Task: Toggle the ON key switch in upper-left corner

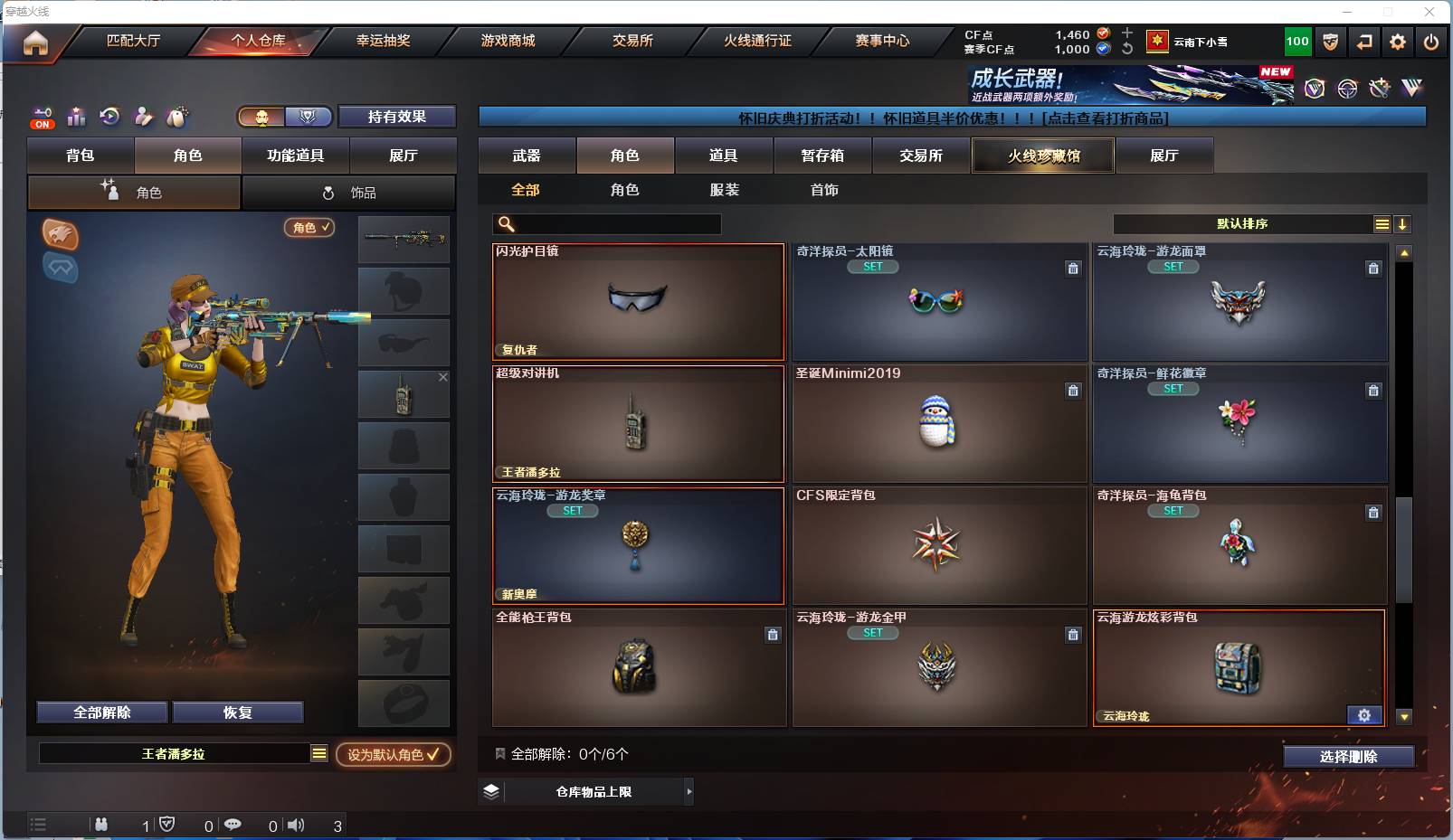Action: pos(42,117)
